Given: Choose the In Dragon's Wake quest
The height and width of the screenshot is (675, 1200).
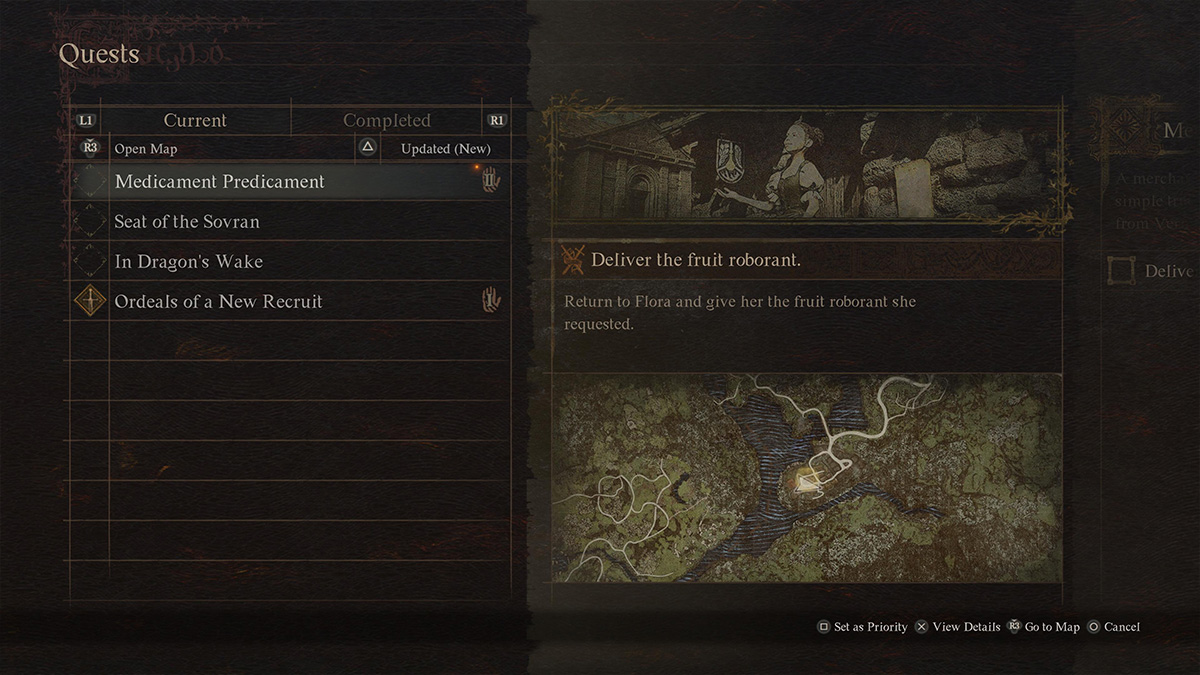Looking at the screenshot, I should [x=189, y=262].
